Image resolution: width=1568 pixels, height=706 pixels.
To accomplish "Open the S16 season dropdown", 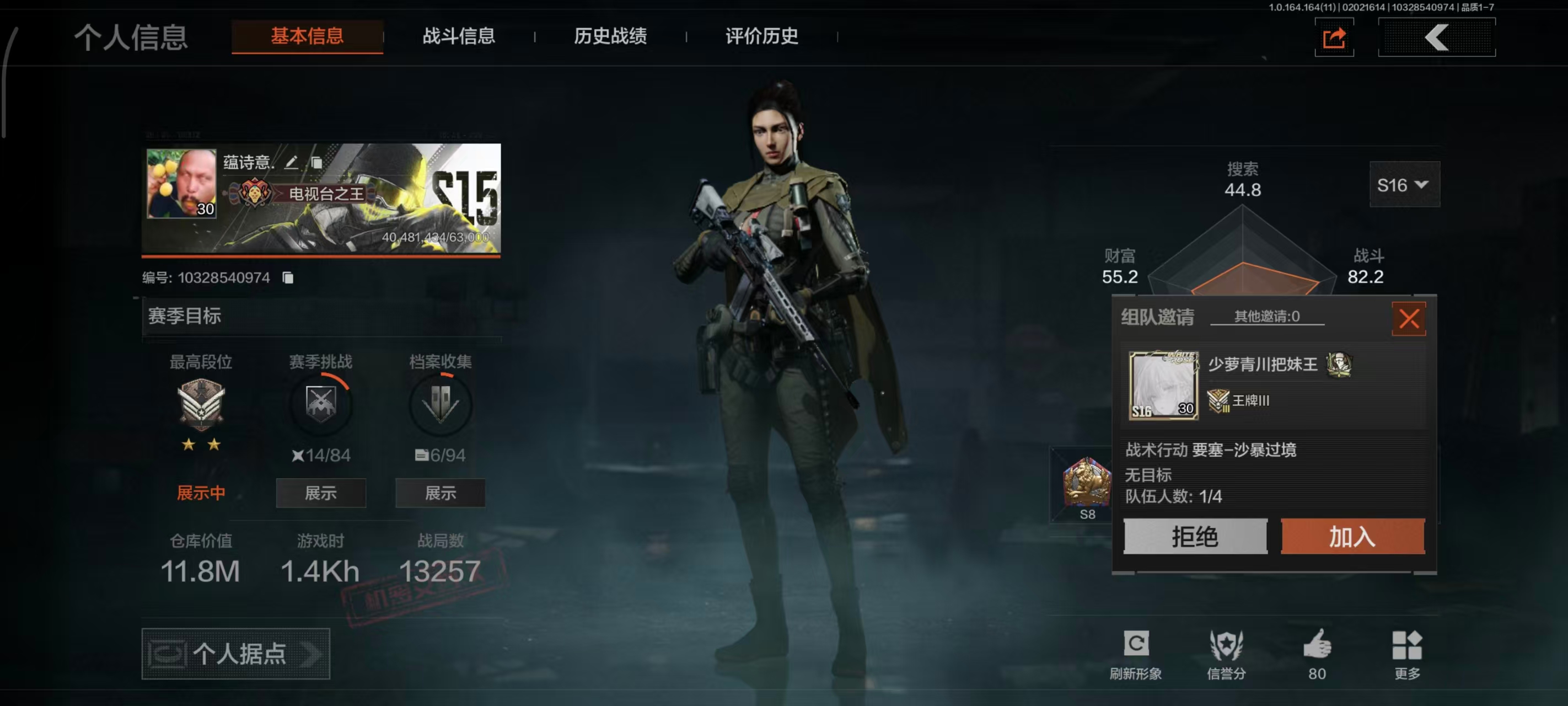I will pyautogui.click(x=1404, y=185).
